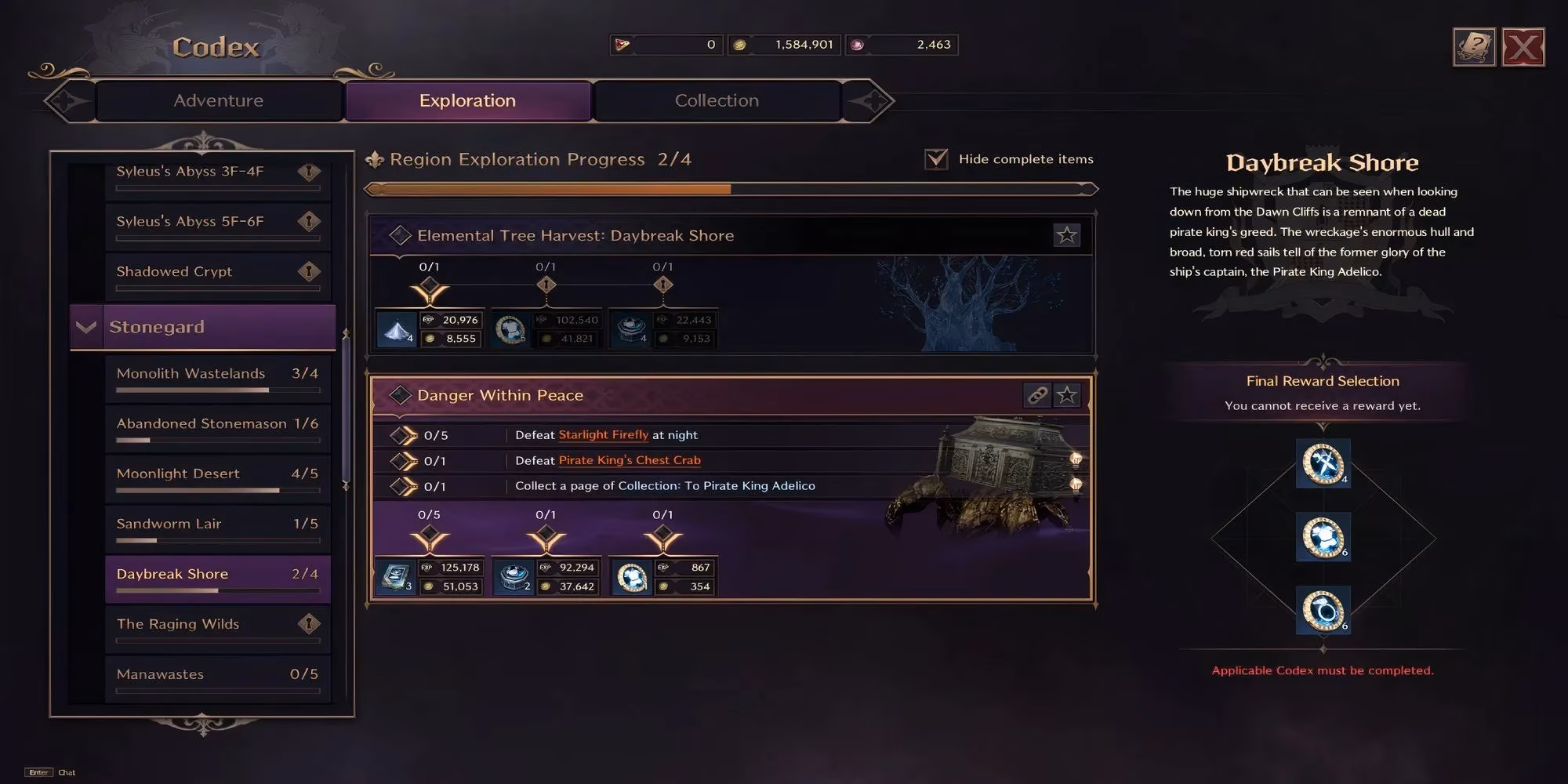Open the Adventure tab
This screenshot has height=784, width=1568.
218,100
